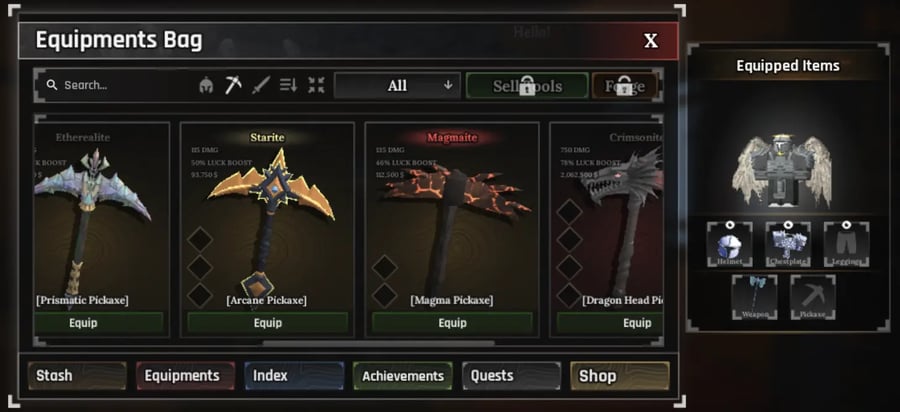This screenshot has height=412, width=900.
Task: Toggle the sort order icon
Action: (x=289, y=86)
